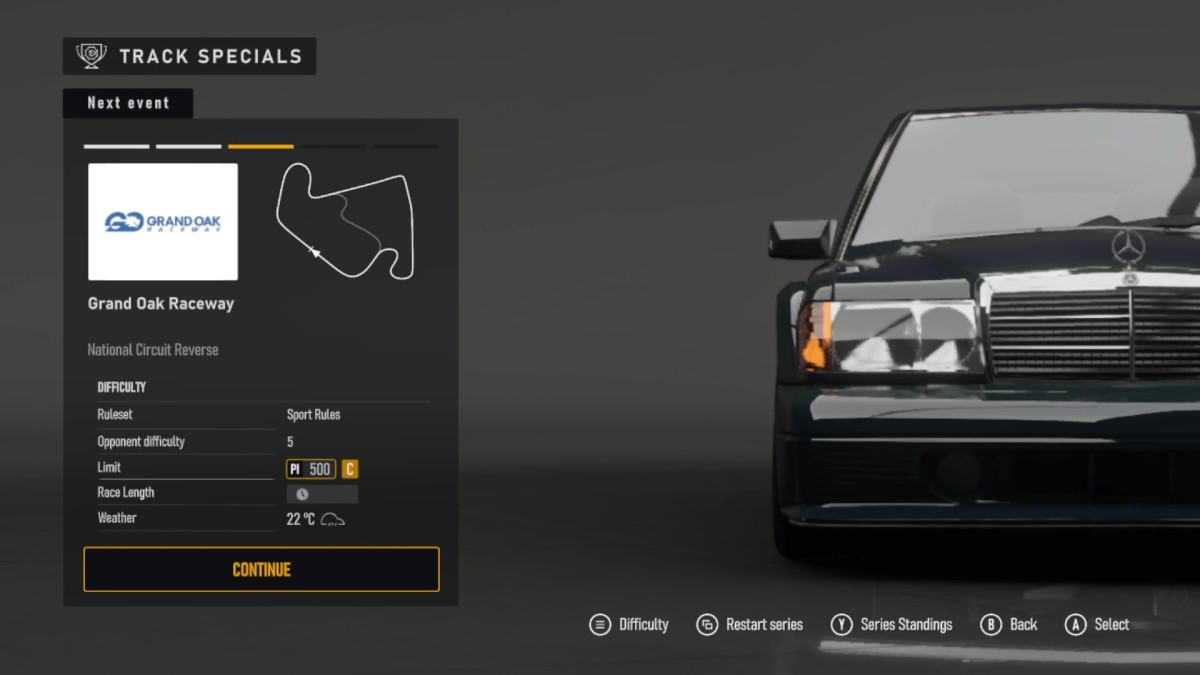Screen dimensions: 1200x675
Task: Click the Race Length setting row
Action: coord(262,493)
